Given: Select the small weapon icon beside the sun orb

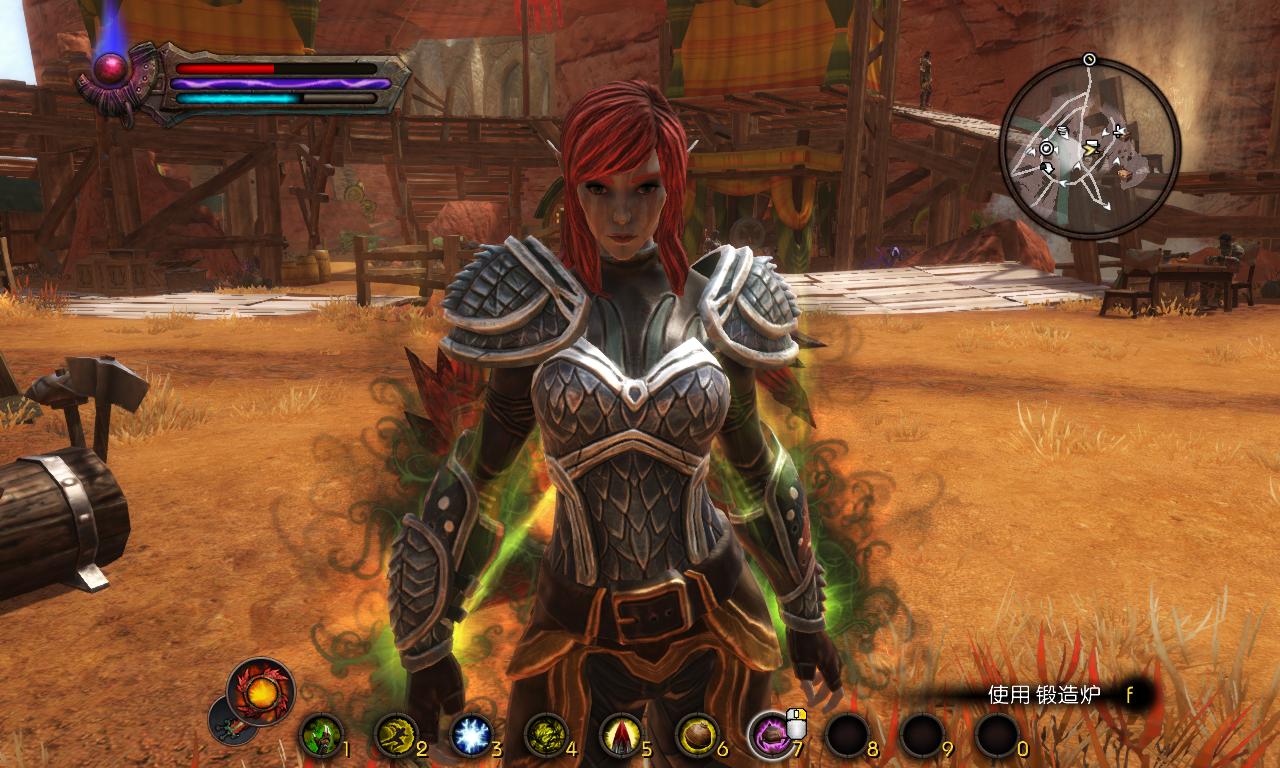Looking at the screenshot, I should point(229,720).
